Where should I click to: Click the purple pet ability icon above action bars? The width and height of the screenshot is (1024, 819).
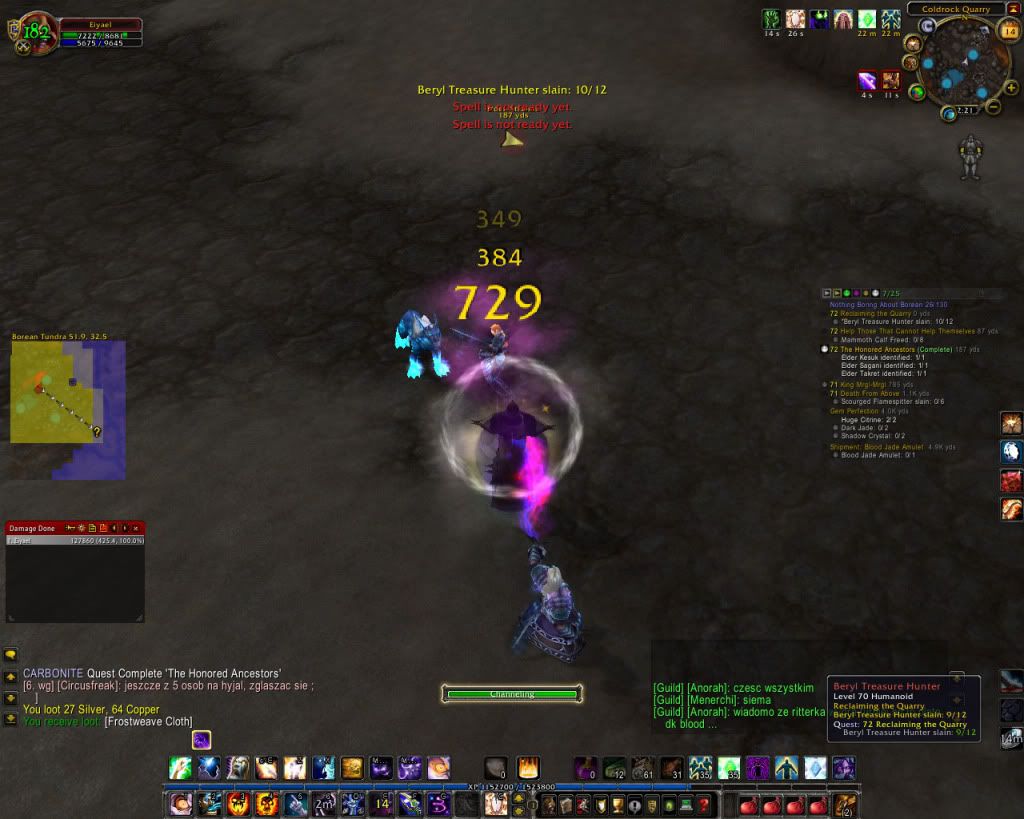pyautogui.click(x=201, y=740)
